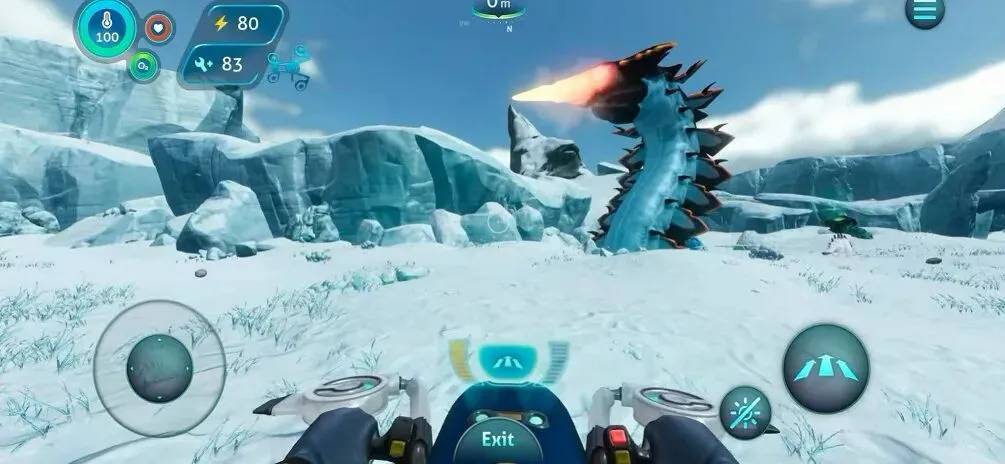This screenshot has width=1005, height=464.
Task: Tap the virtual movement joystick
Action: 159,368
